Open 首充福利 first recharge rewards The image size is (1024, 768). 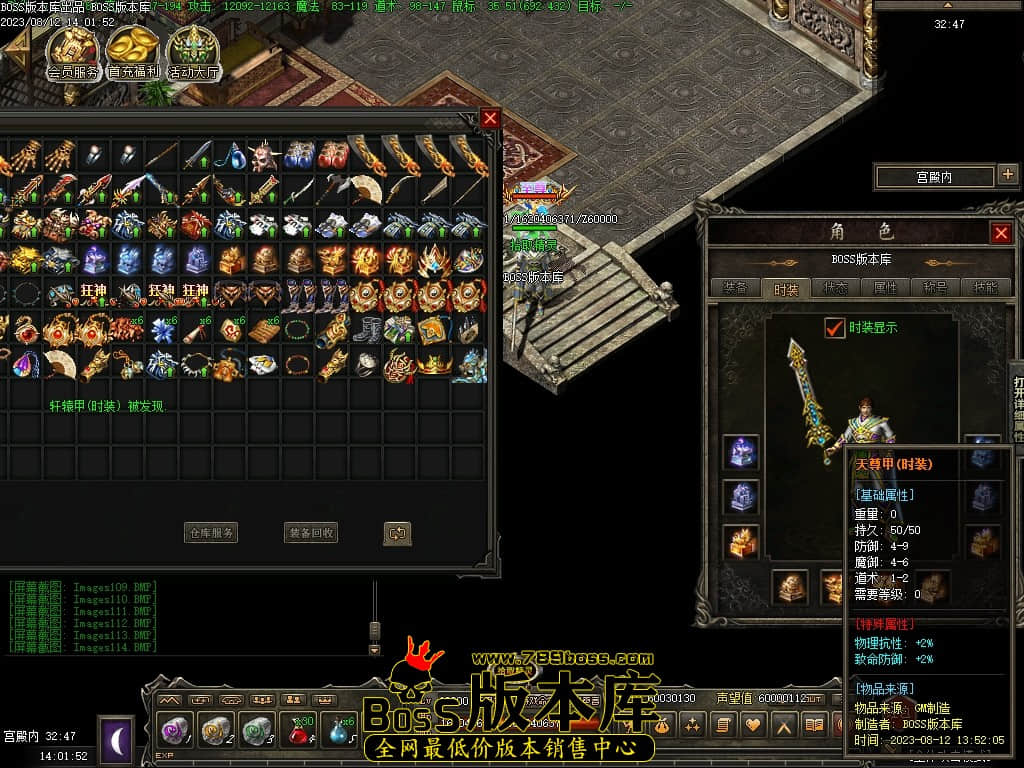(x=133, y=52)
